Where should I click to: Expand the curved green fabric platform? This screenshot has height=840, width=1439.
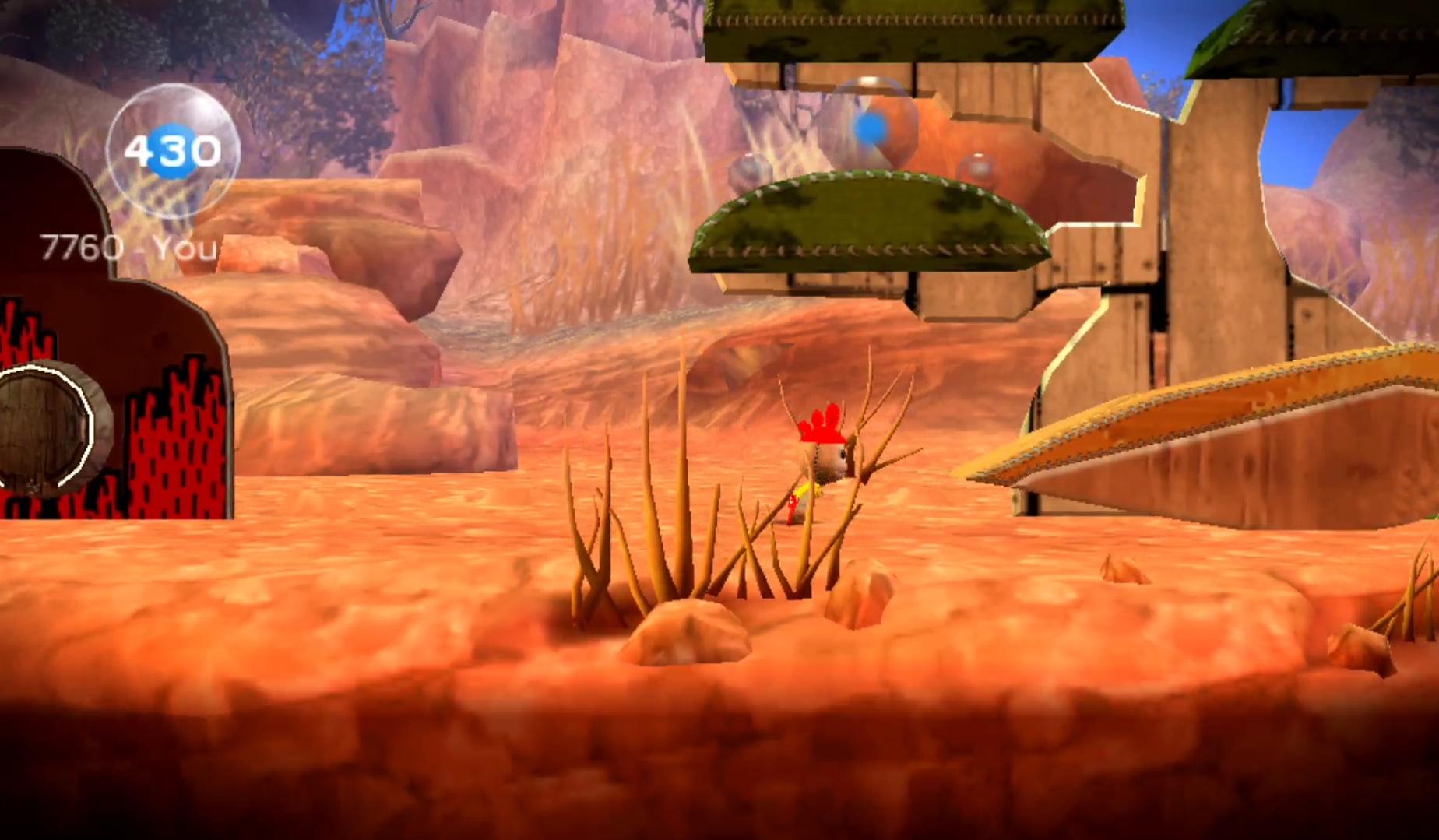pos(868,226)
